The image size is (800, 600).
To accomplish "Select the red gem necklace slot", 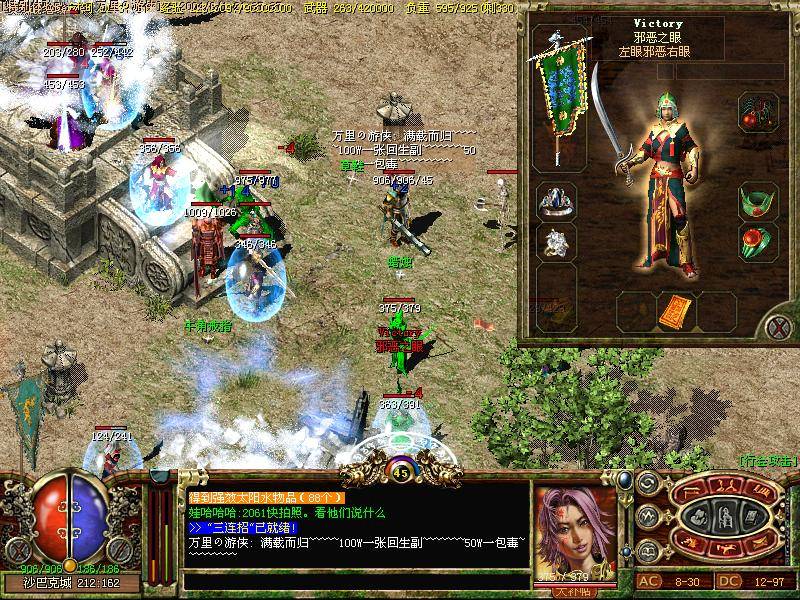I will click(757, 113).
